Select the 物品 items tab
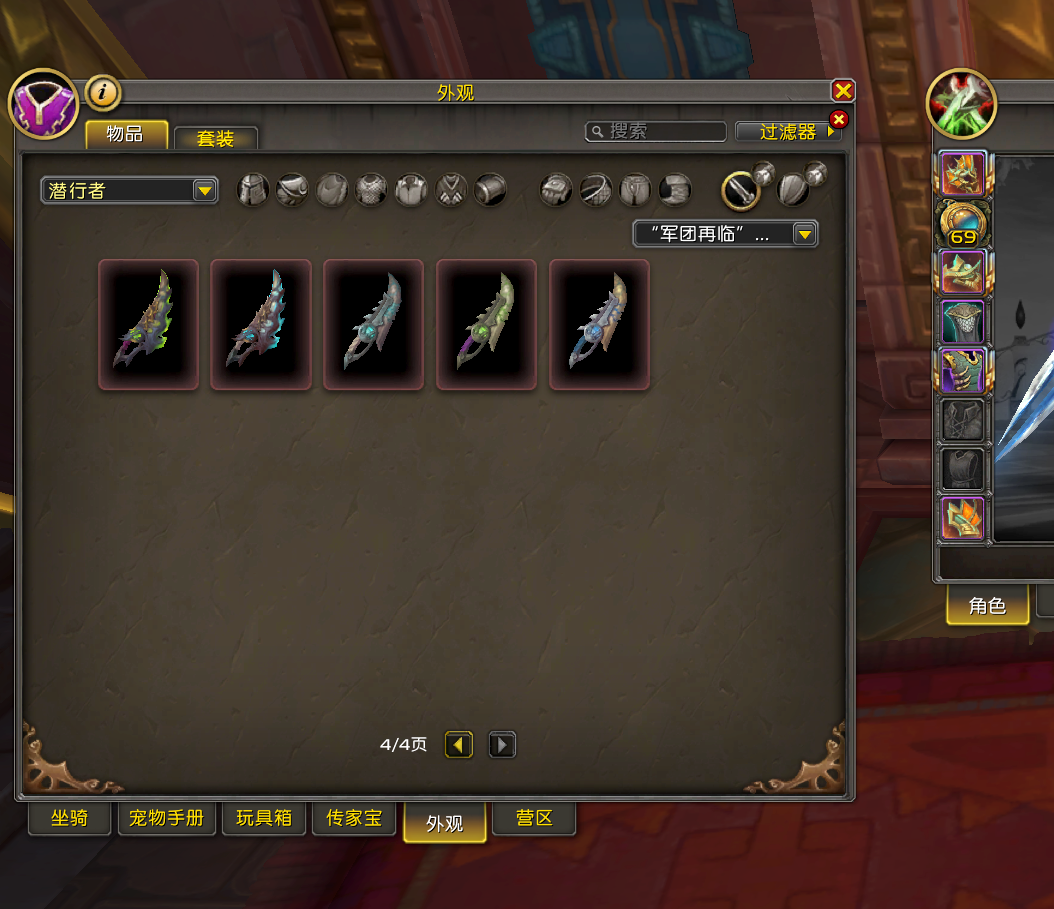This screenshot has width=1054, height=909. point(126,134)
